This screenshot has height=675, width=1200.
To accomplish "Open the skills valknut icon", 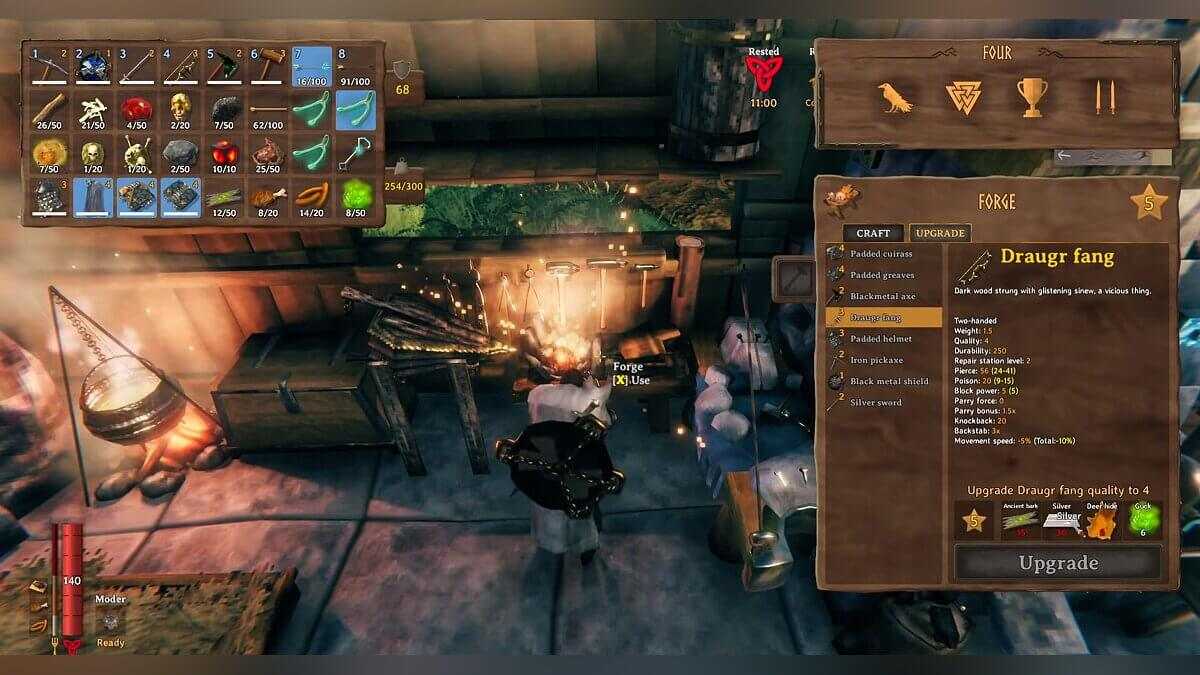I will coord(964,97).
